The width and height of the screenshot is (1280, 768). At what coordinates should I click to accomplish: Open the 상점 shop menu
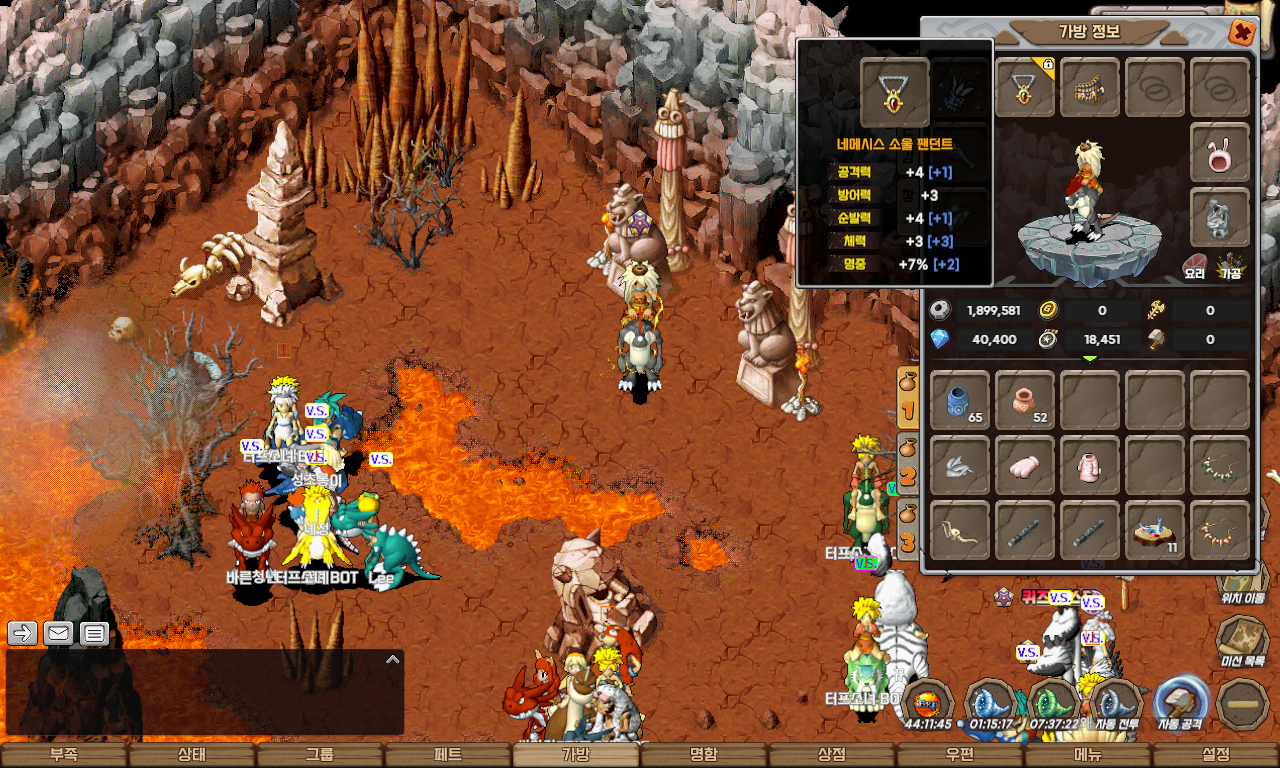(x=831, y=755)
